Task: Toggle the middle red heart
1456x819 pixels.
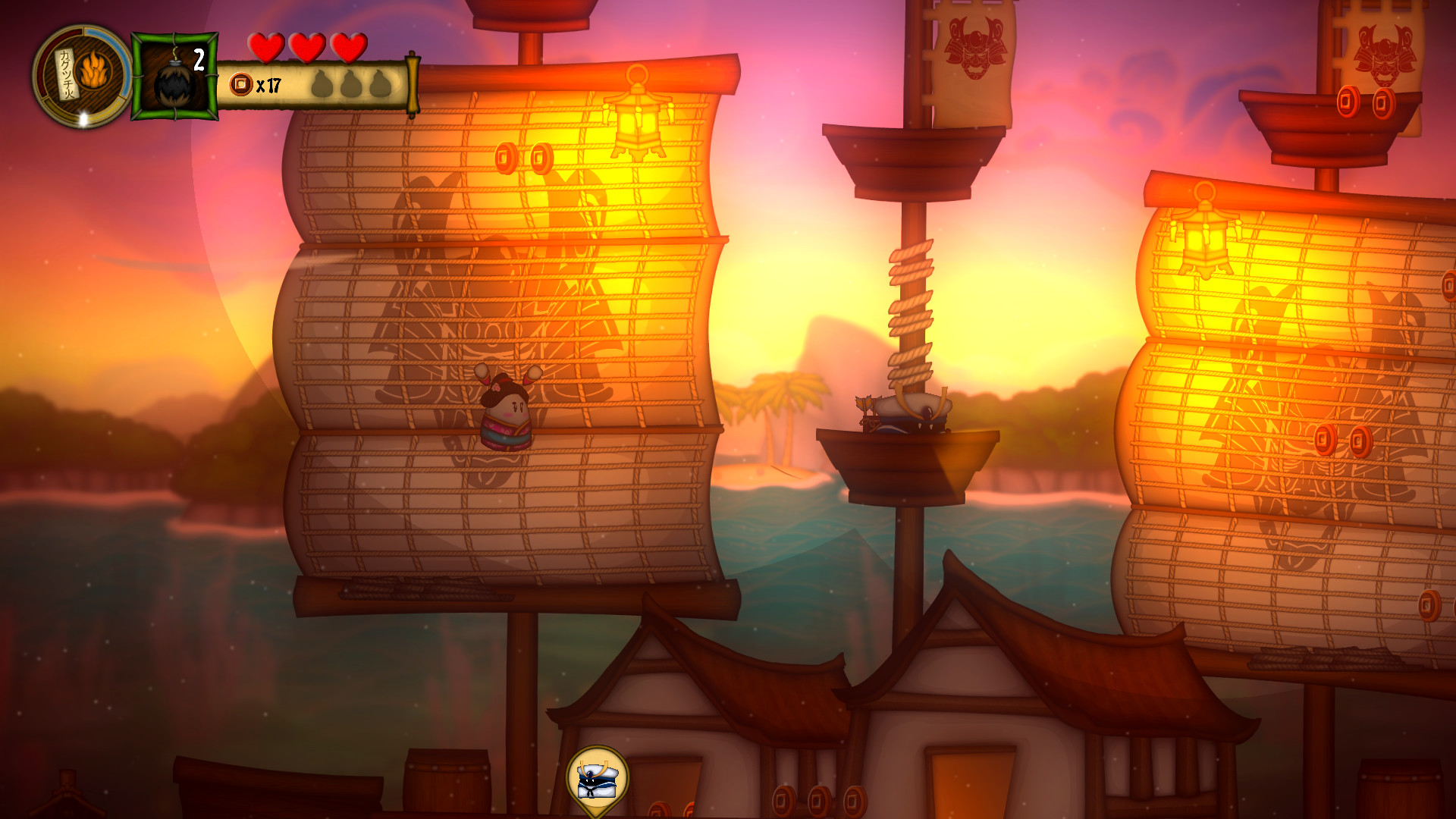Action: [307, 47]
